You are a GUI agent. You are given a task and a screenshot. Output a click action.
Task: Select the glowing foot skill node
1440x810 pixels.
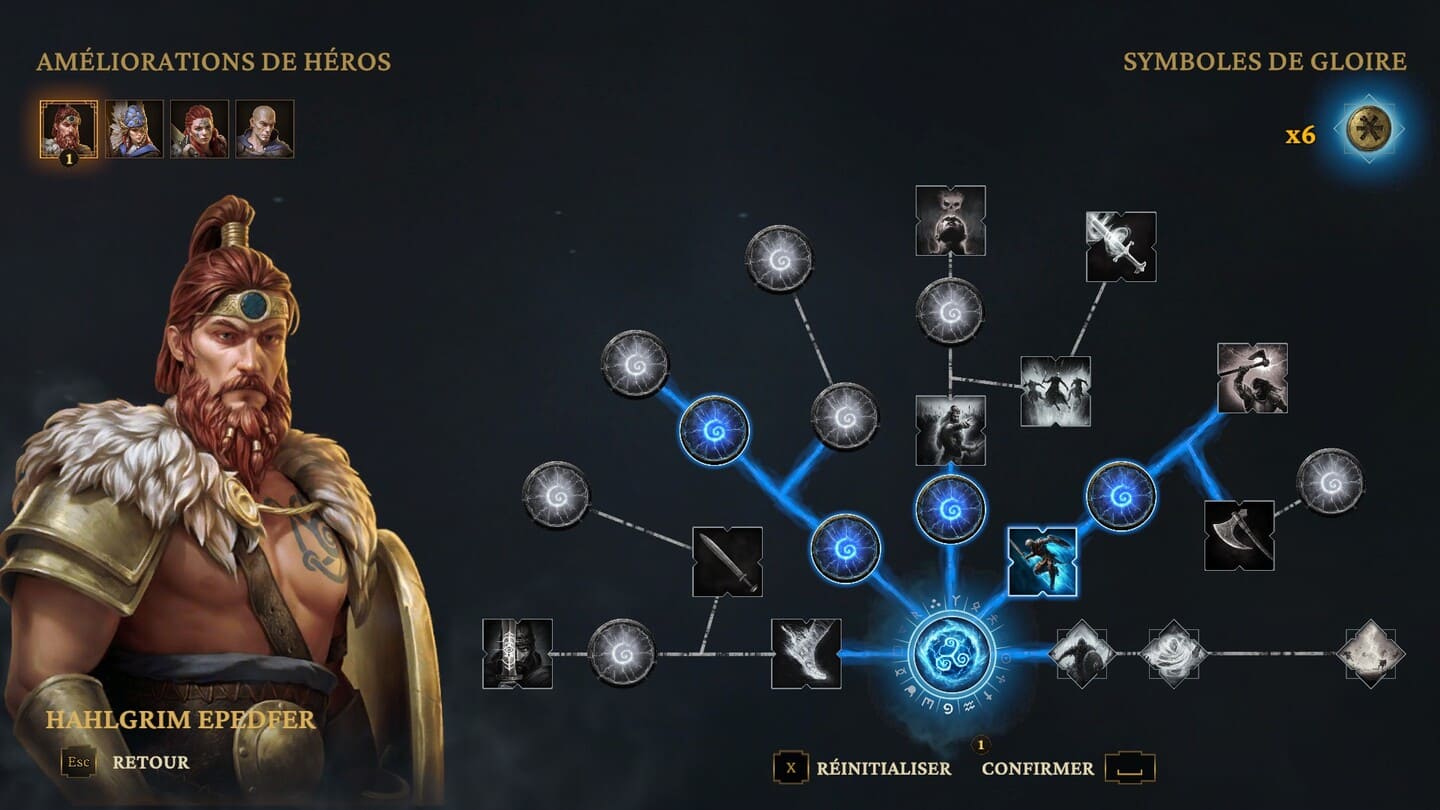[806, 654]
